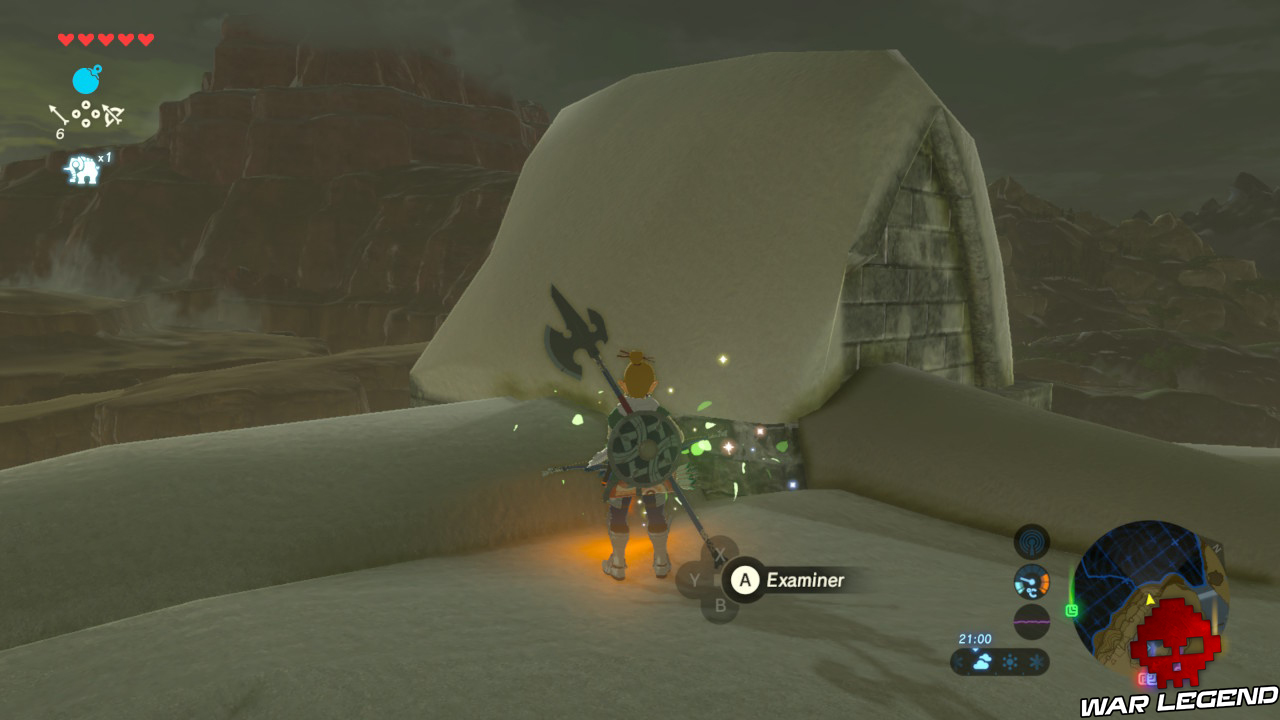
Task: Click the white elephant companion icon
Action: pyautogui.click(x=83, y=167)
